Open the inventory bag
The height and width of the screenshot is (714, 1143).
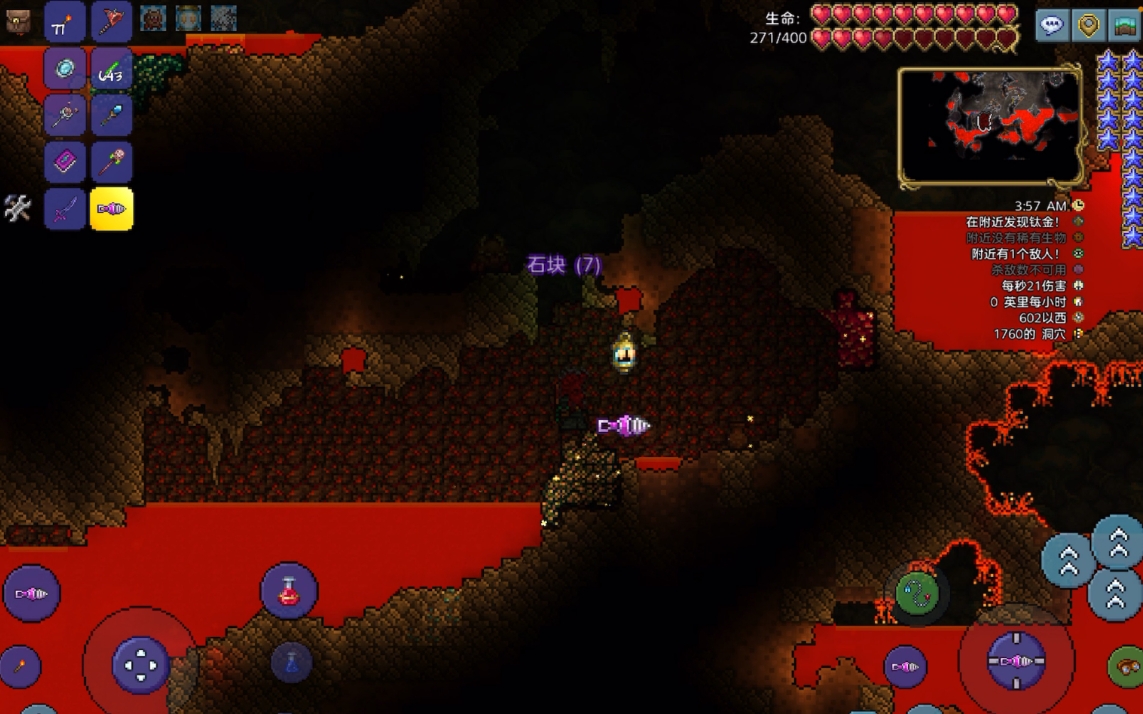click(18, 21)
